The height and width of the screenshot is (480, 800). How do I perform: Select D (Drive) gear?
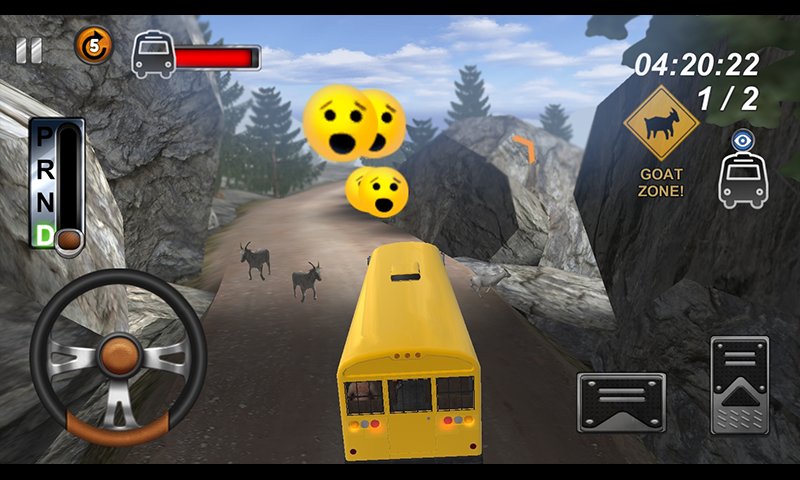coord(44,233)
